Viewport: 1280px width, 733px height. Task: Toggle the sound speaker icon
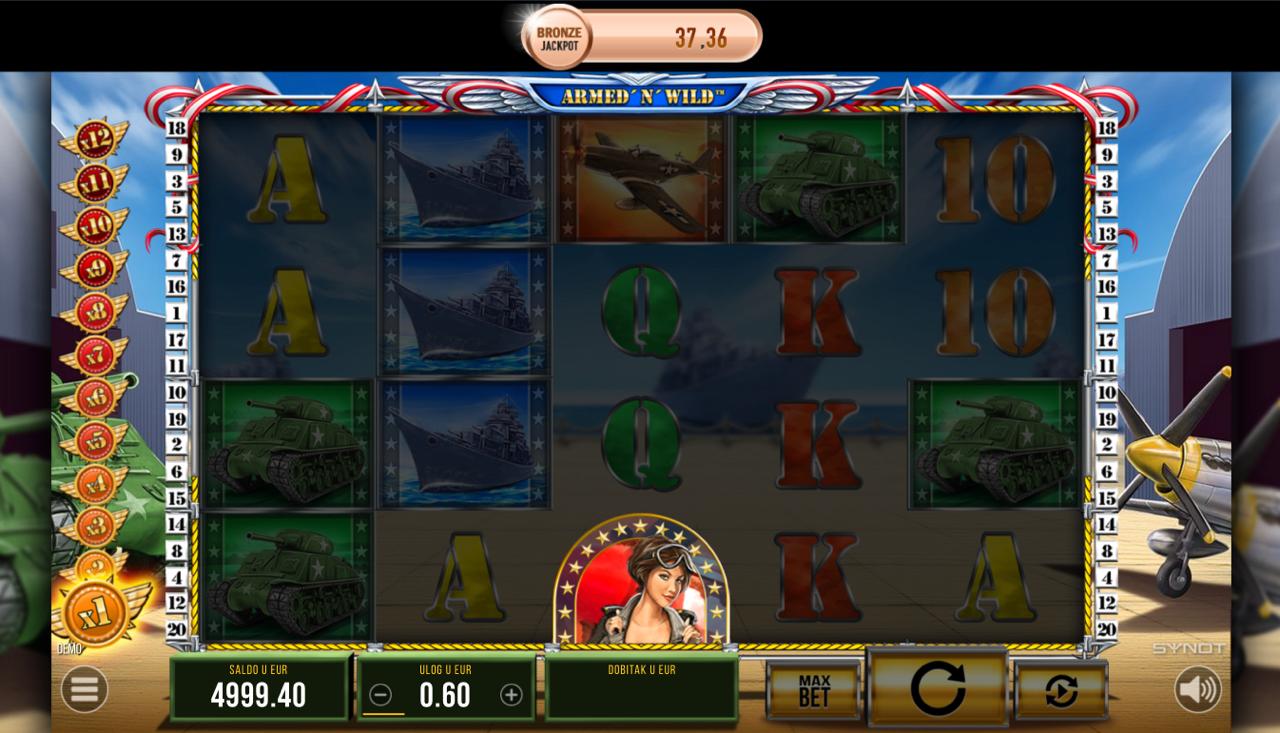pos(1197,689)
